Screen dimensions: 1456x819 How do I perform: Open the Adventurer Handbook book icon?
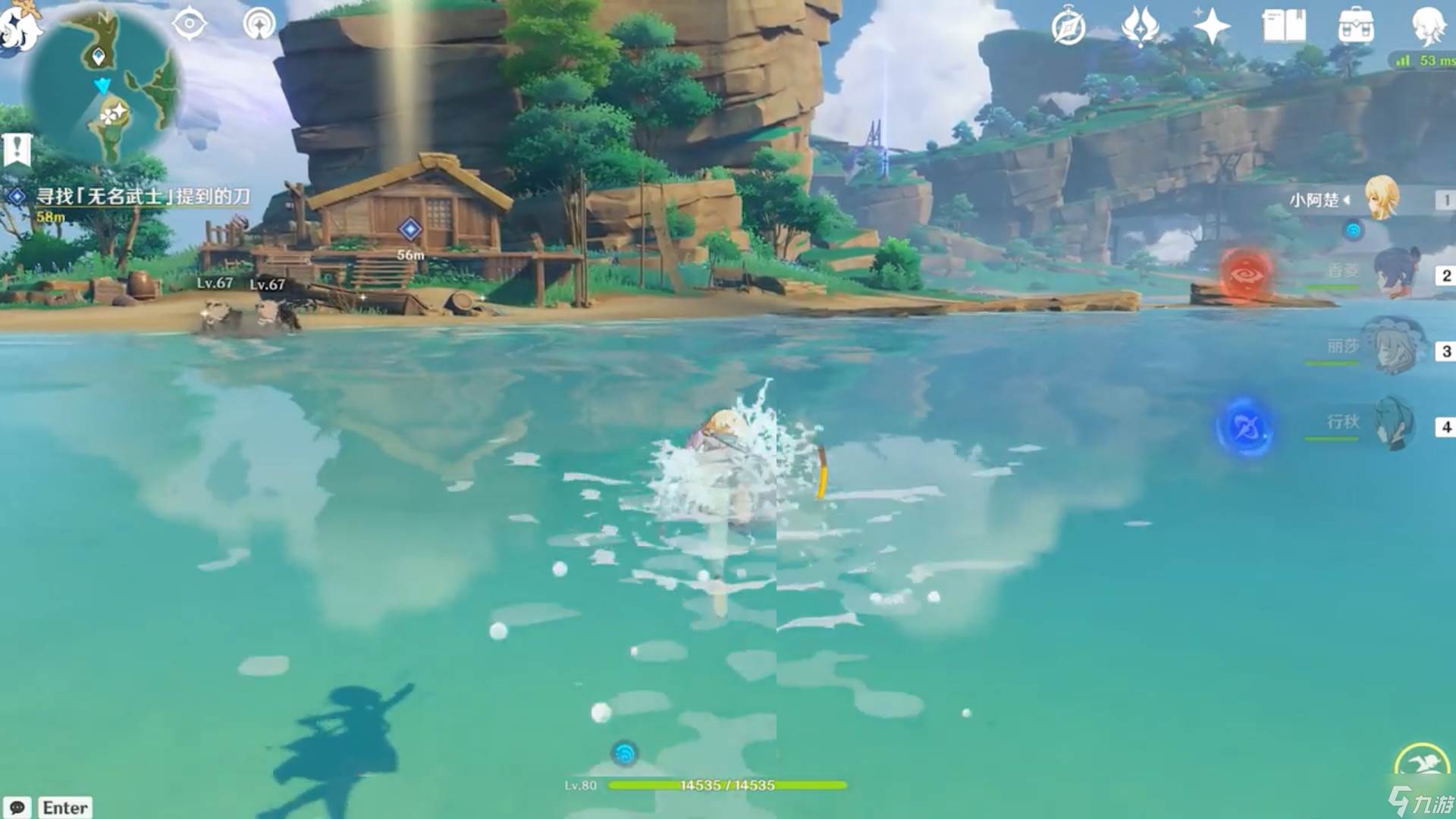coord(1284,27)
